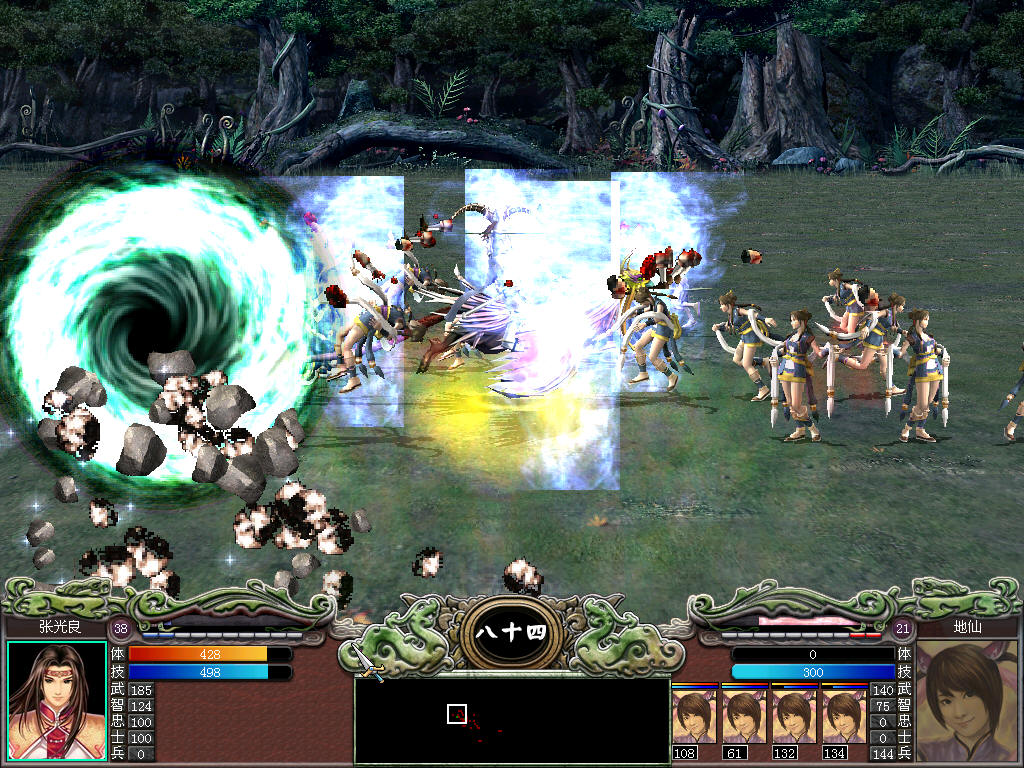
Task: Select the officer portrait numbered 134
Action: pos(844,715)
